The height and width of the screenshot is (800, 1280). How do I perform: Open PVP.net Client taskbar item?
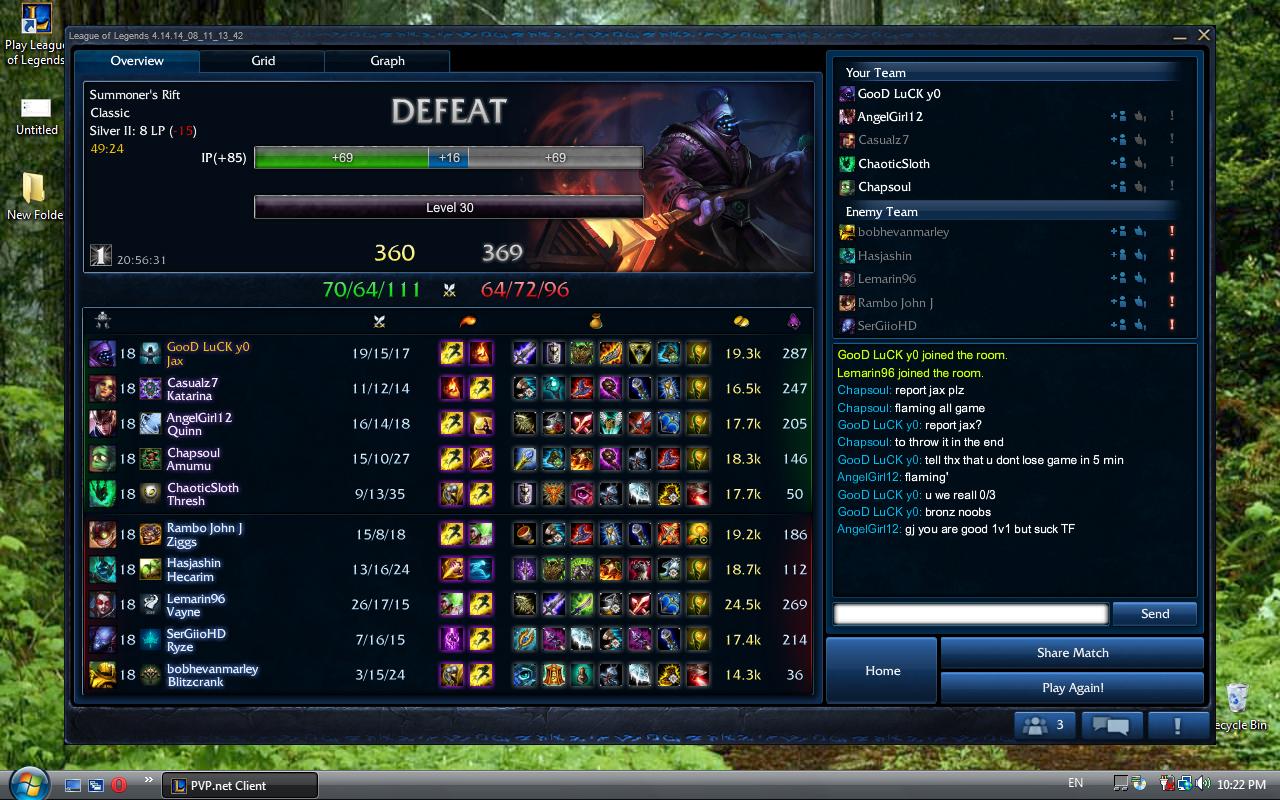pos(240,785)
